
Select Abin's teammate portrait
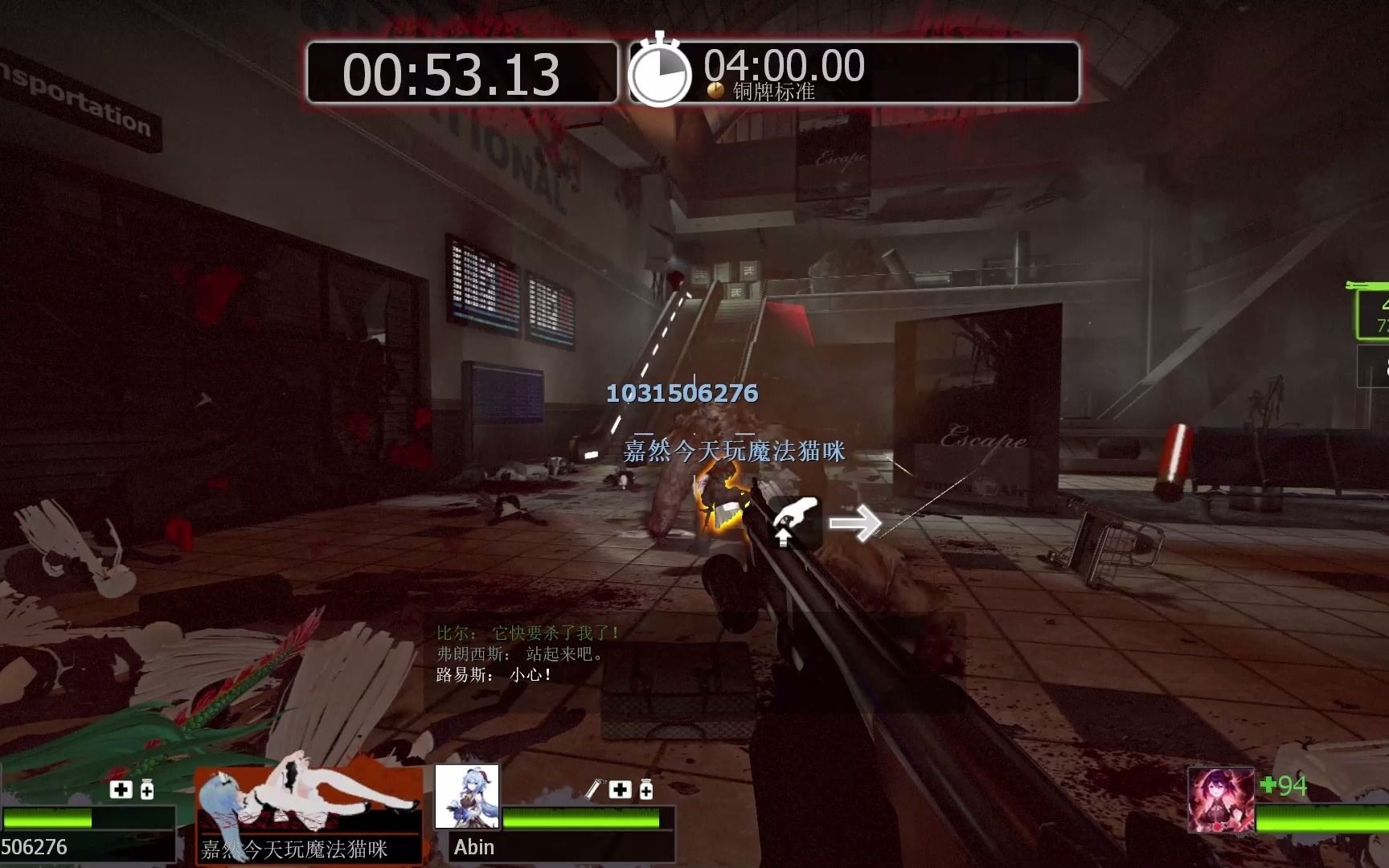click(467, 796)
